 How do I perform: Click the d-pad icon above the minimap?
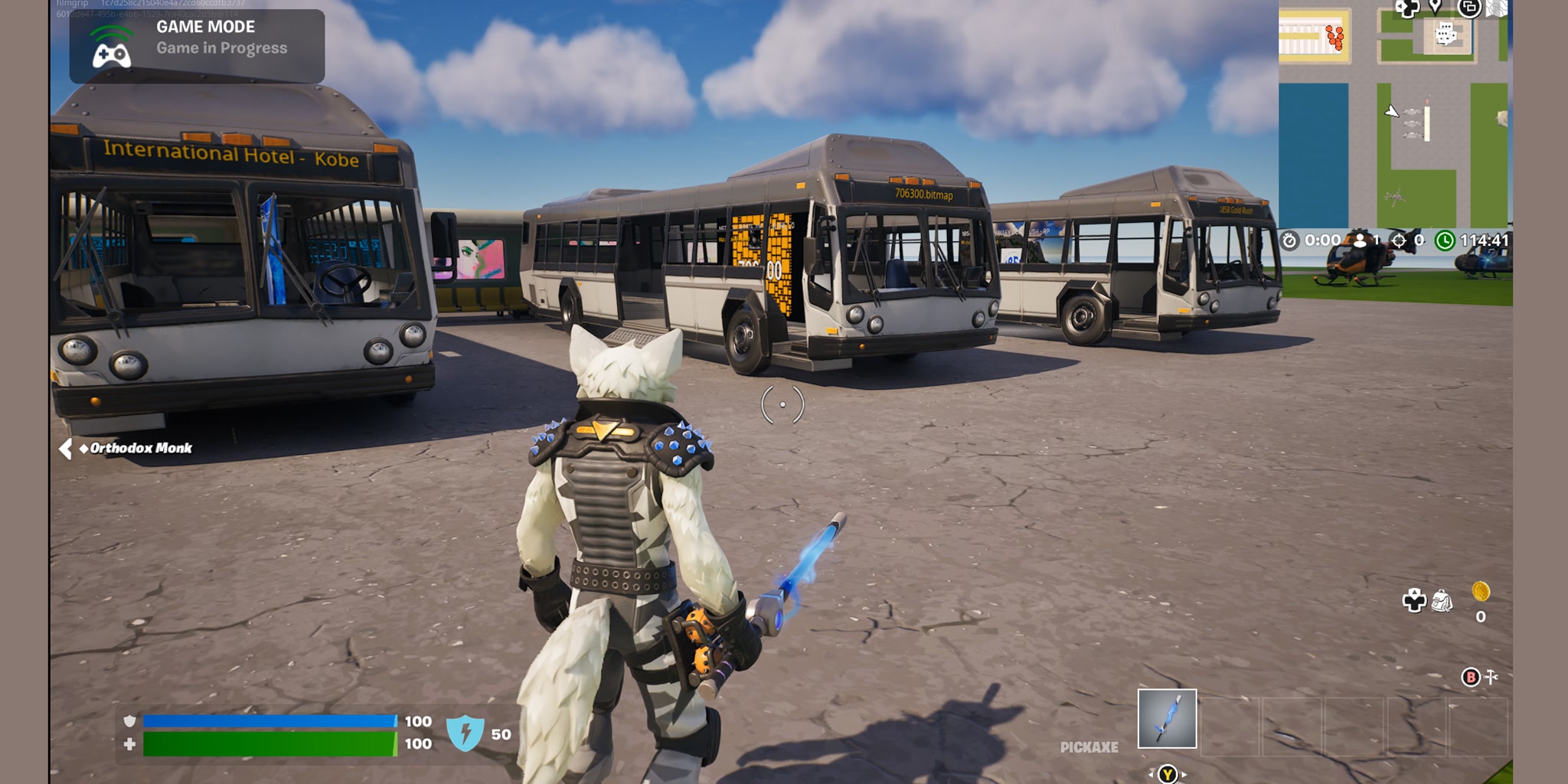point(1407,9)
